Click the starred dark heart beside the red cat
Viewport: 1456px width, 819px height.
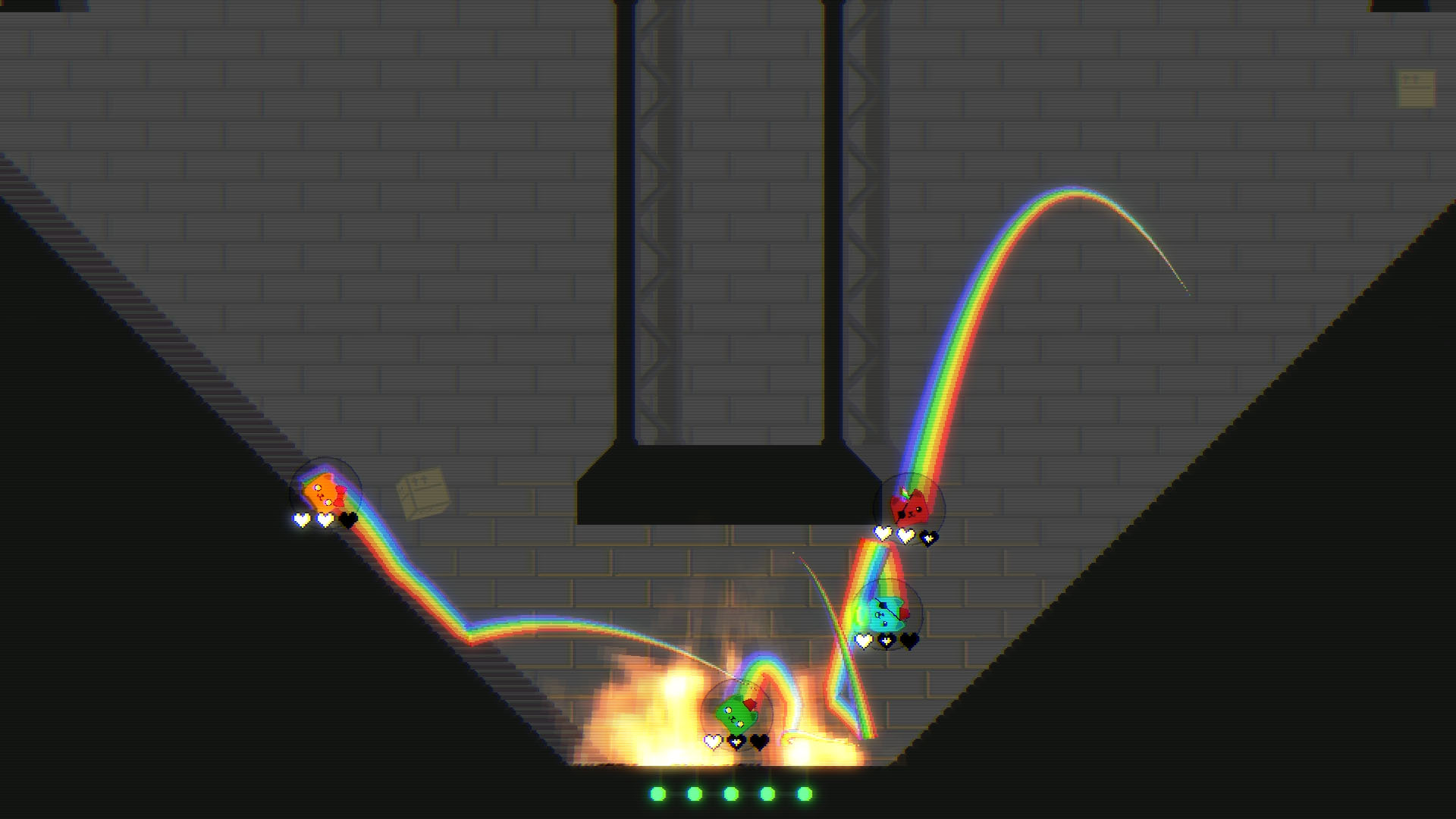[928, 536]
